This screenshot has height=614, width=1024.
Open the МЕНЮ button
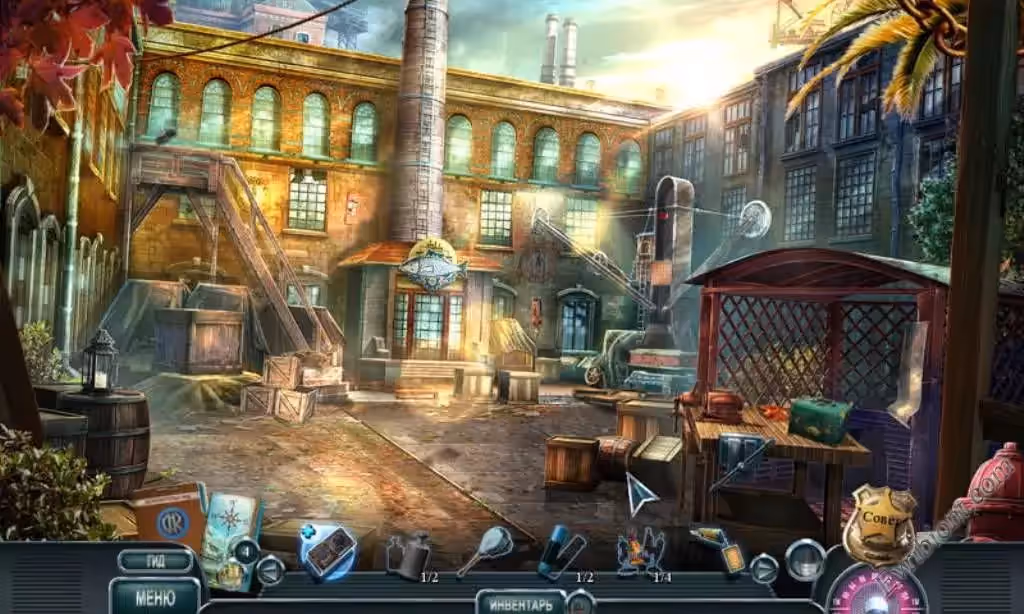click(x=154, y=598)
